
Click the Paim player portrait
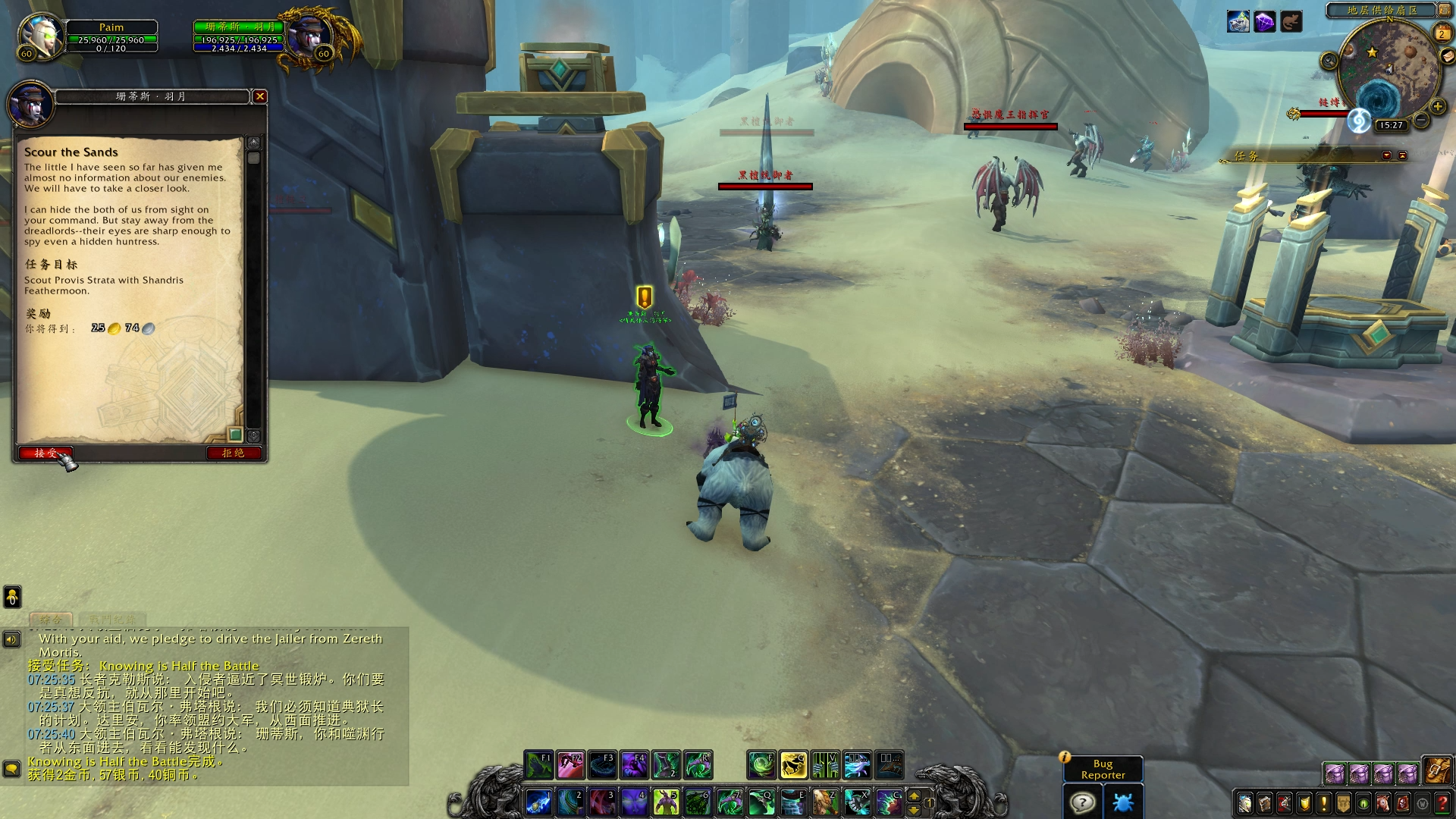pos(41,36)
